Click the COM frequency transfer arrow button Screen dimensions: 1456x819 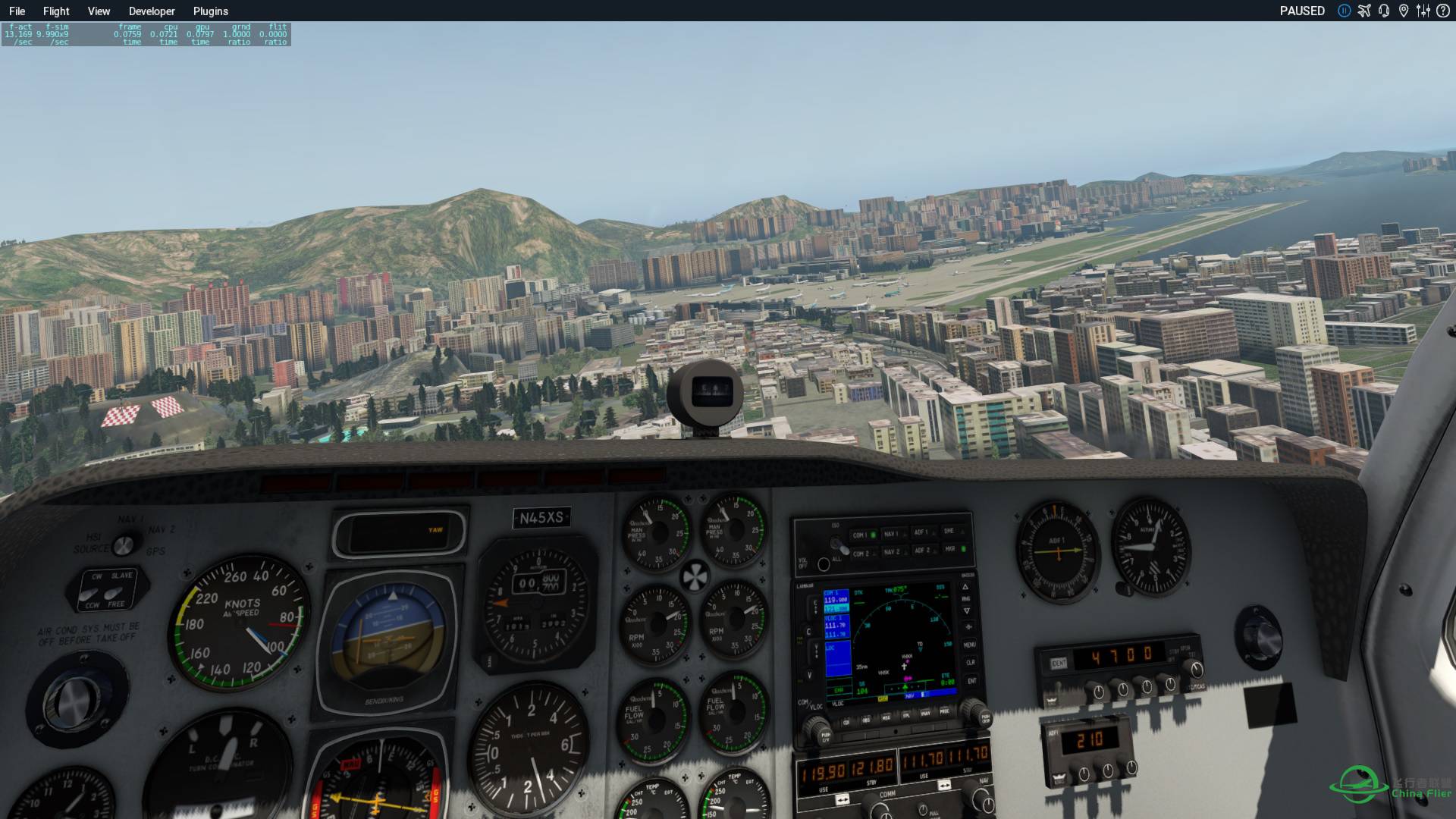(x=843, y=799)
